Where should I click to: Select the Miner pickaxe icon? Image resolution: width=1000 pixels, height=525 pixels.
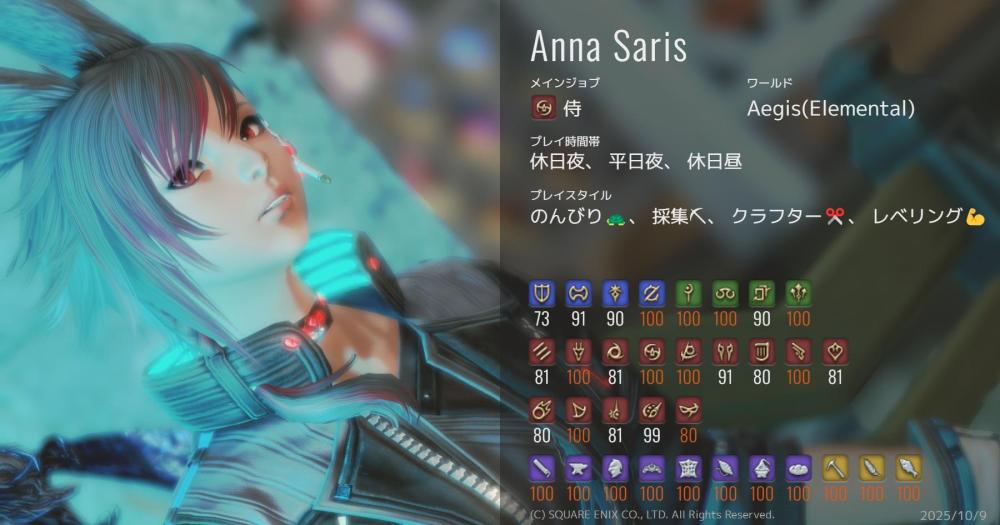tap(835, 468)
